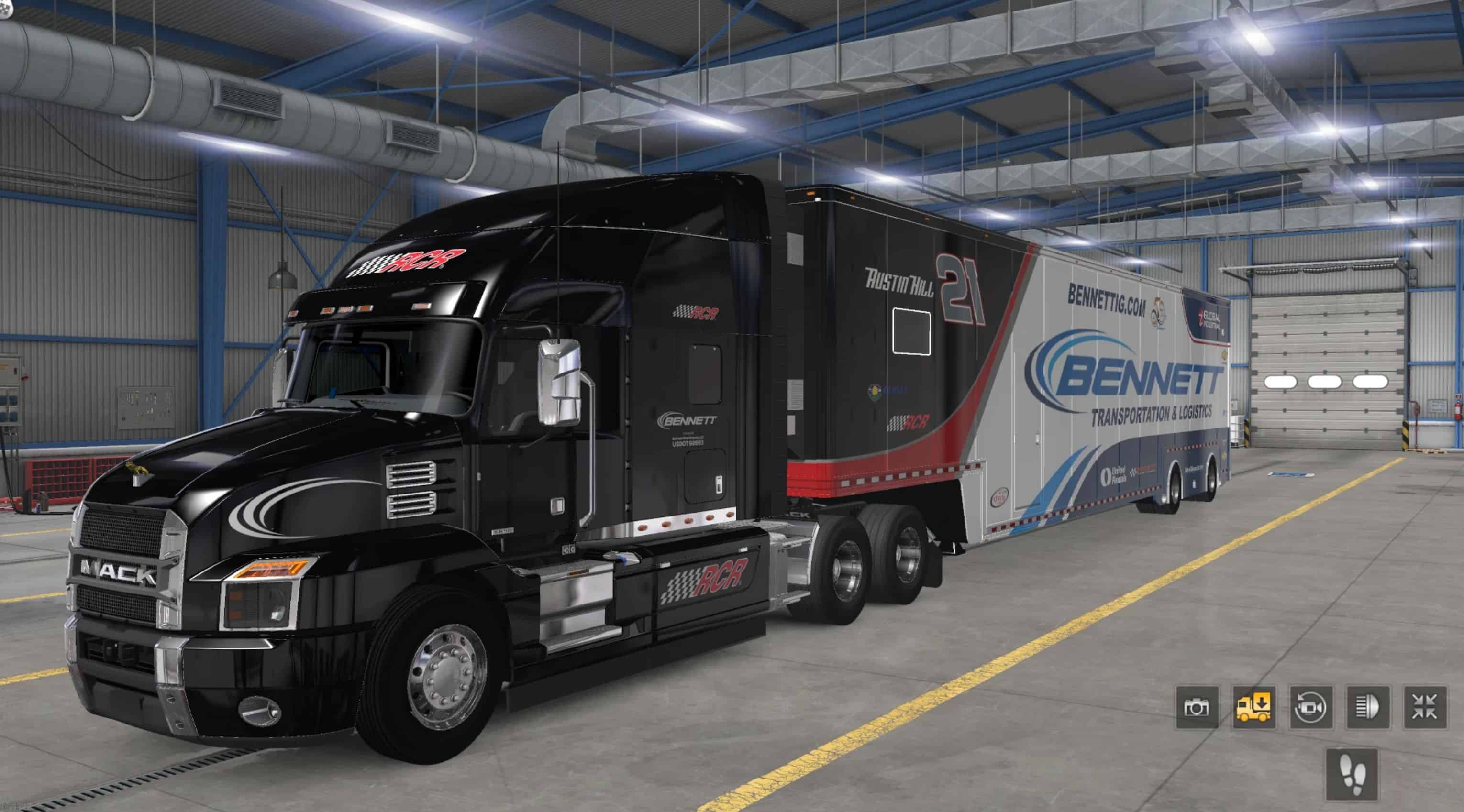Click the photo camera screenshot button
Screen dimensions: 1464x812
pos(1197,707)
